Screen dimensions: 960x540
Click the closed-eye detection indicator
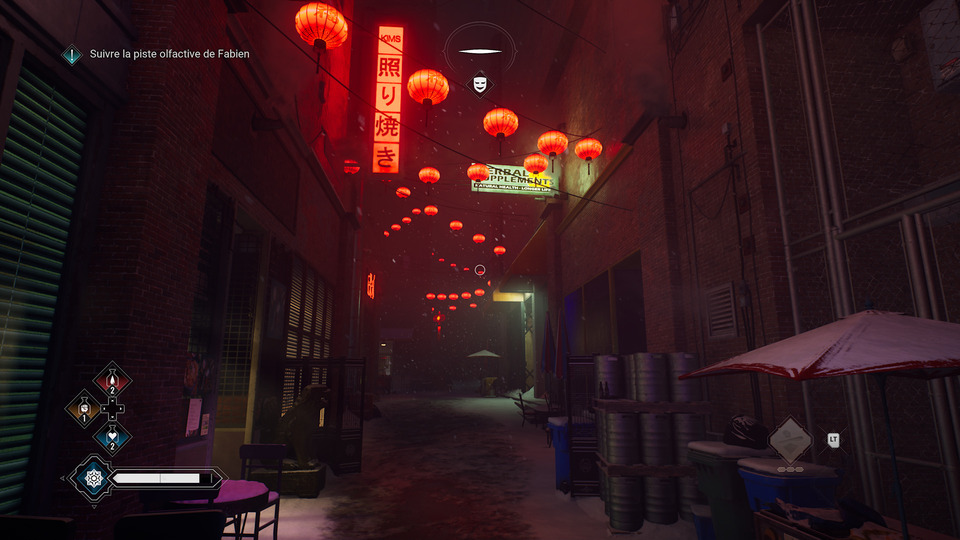point(480,51)
